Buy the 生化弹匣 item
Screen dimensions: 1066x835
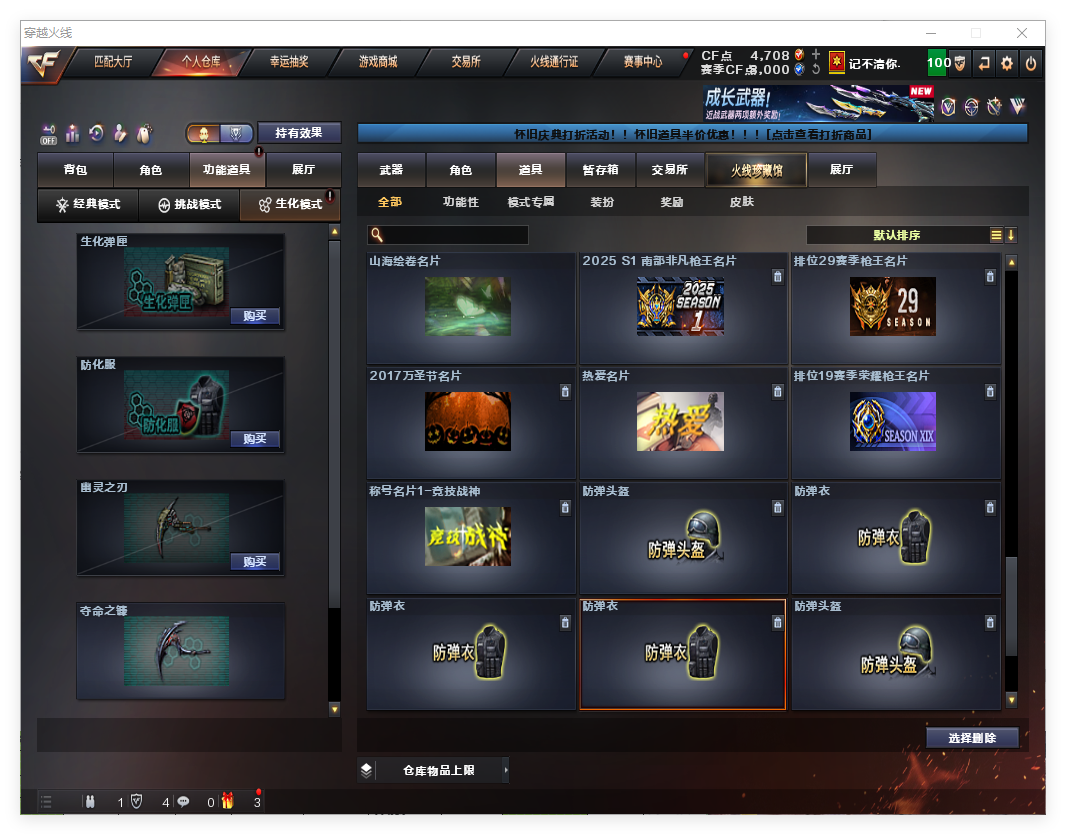pos(254,316)
